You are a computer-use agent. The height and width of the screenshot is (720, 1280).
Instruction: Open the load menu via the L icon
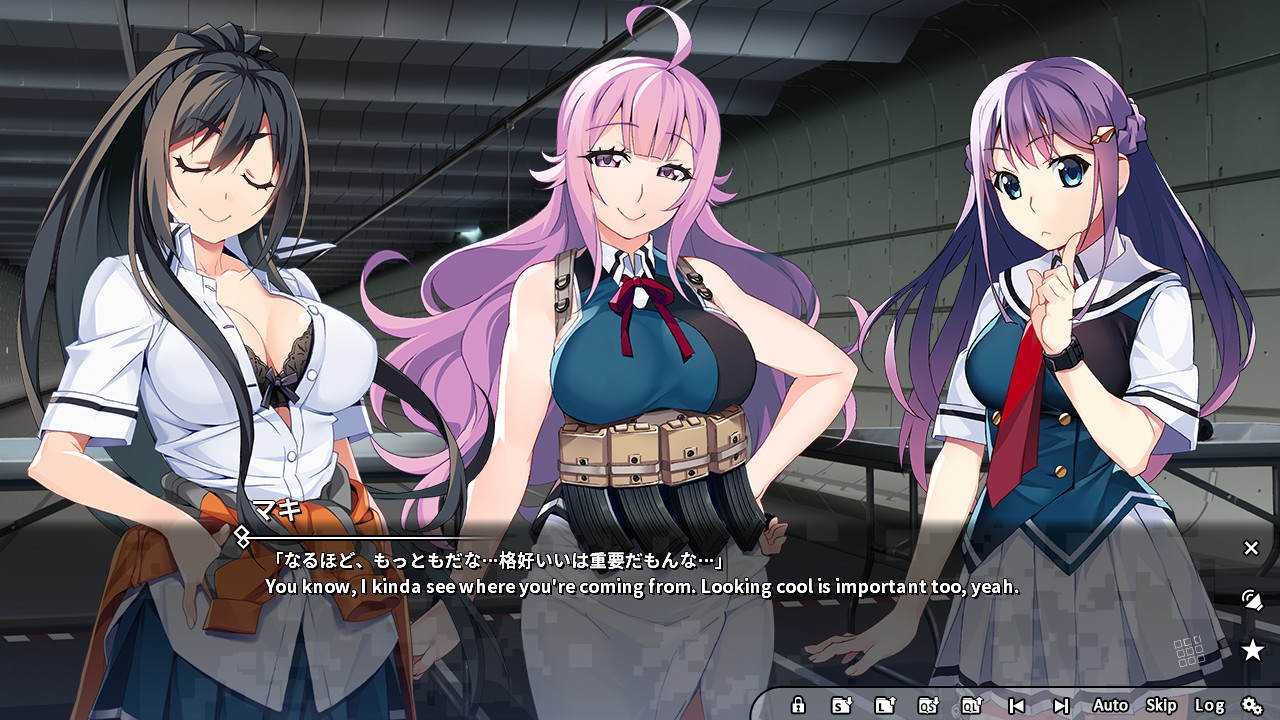885,706
